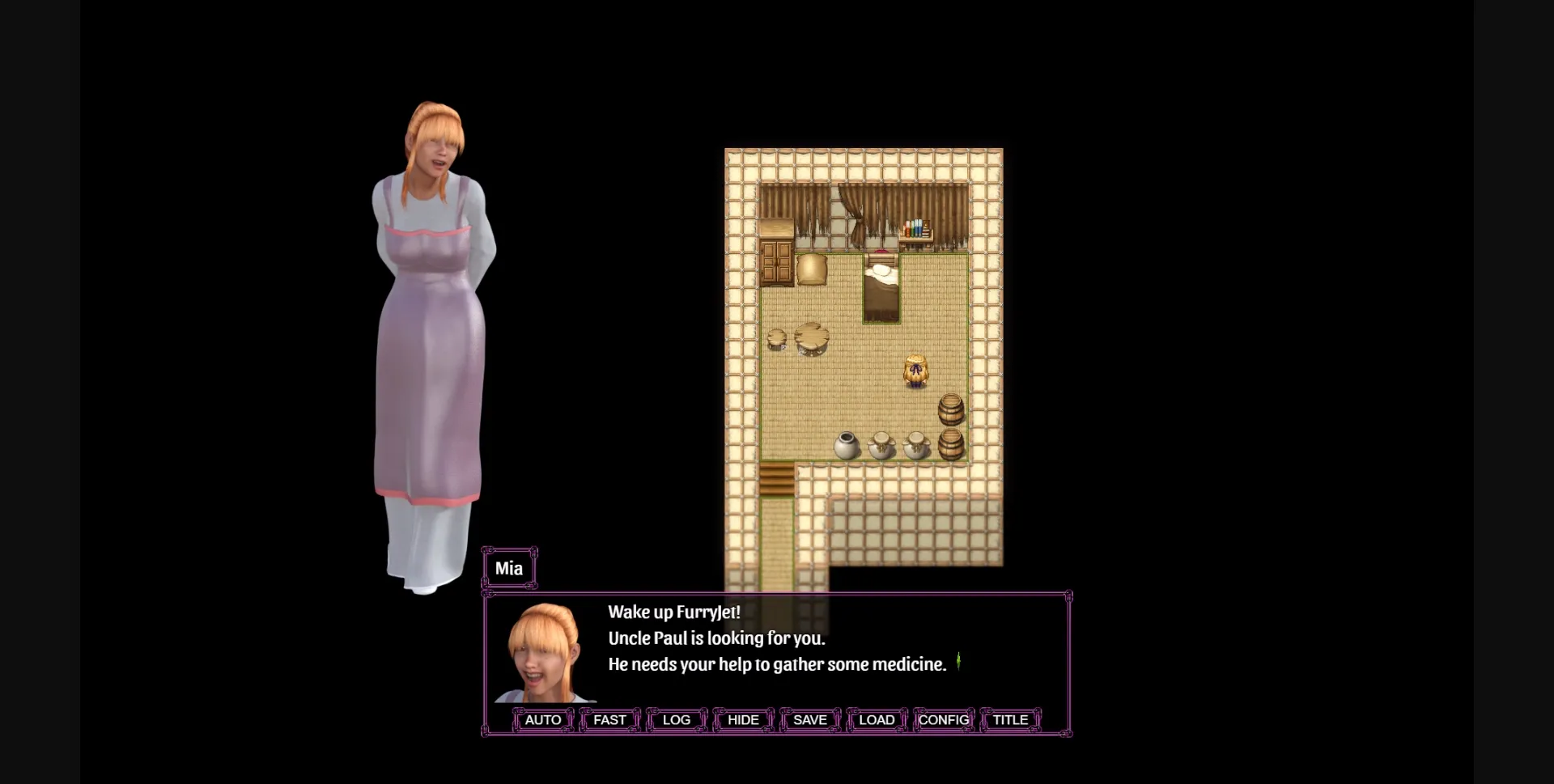Click the blinking continue indicator in dialogue
Image resolution: width=1554 pixels, height=784 pixels.
[960, 662]
